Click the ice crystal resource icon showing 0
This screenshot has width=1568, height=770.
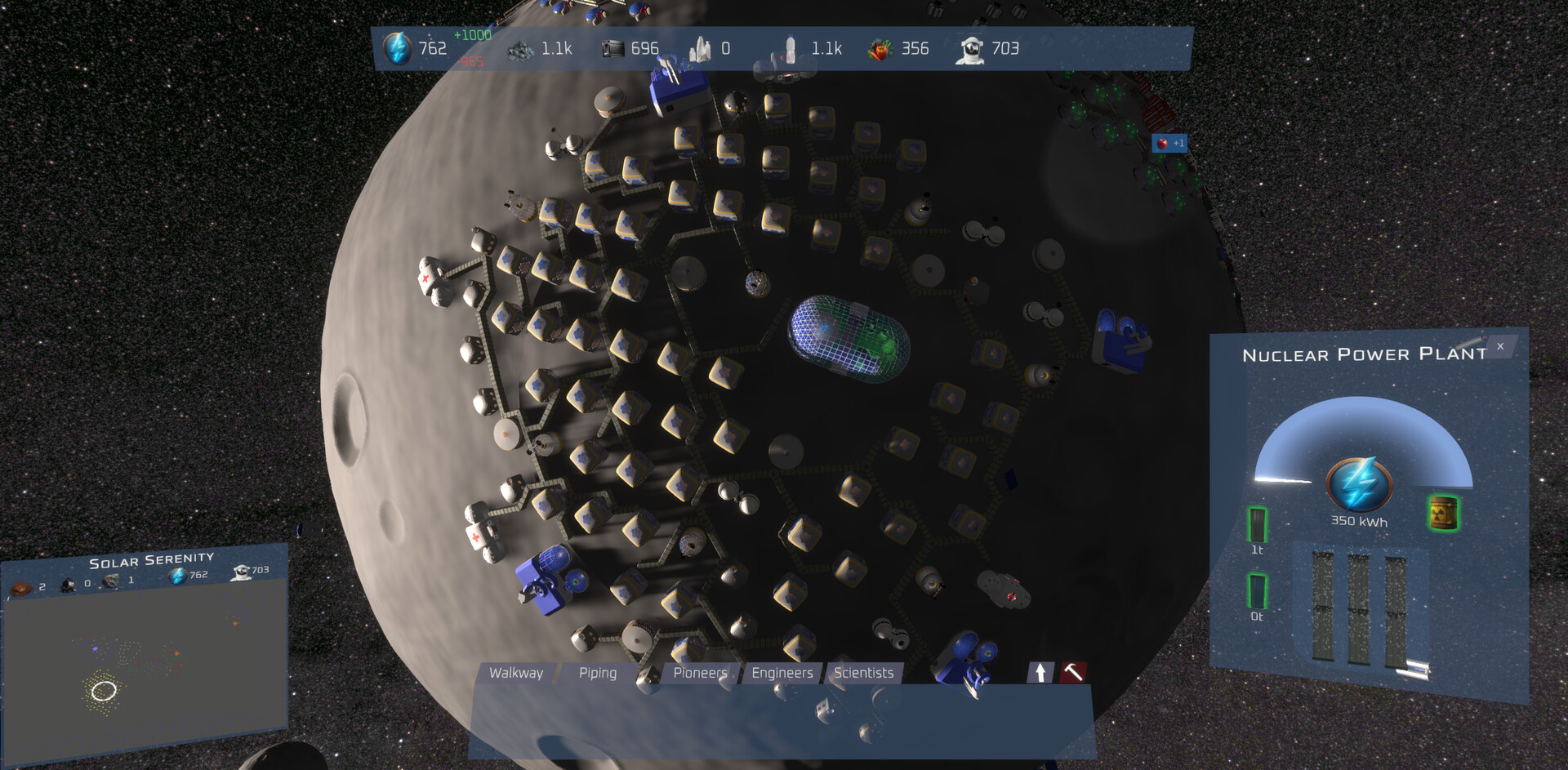(701, 48)
